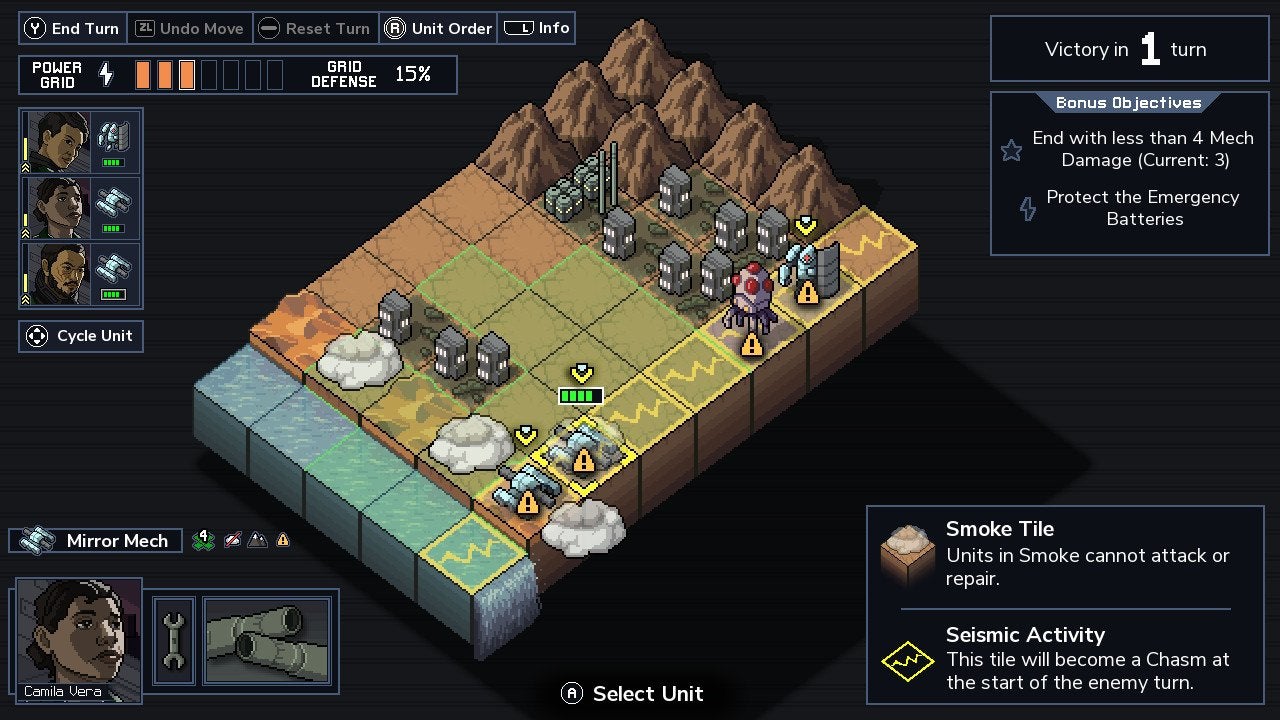Click the Power Grid lightning bolt icon

point(108,74)
